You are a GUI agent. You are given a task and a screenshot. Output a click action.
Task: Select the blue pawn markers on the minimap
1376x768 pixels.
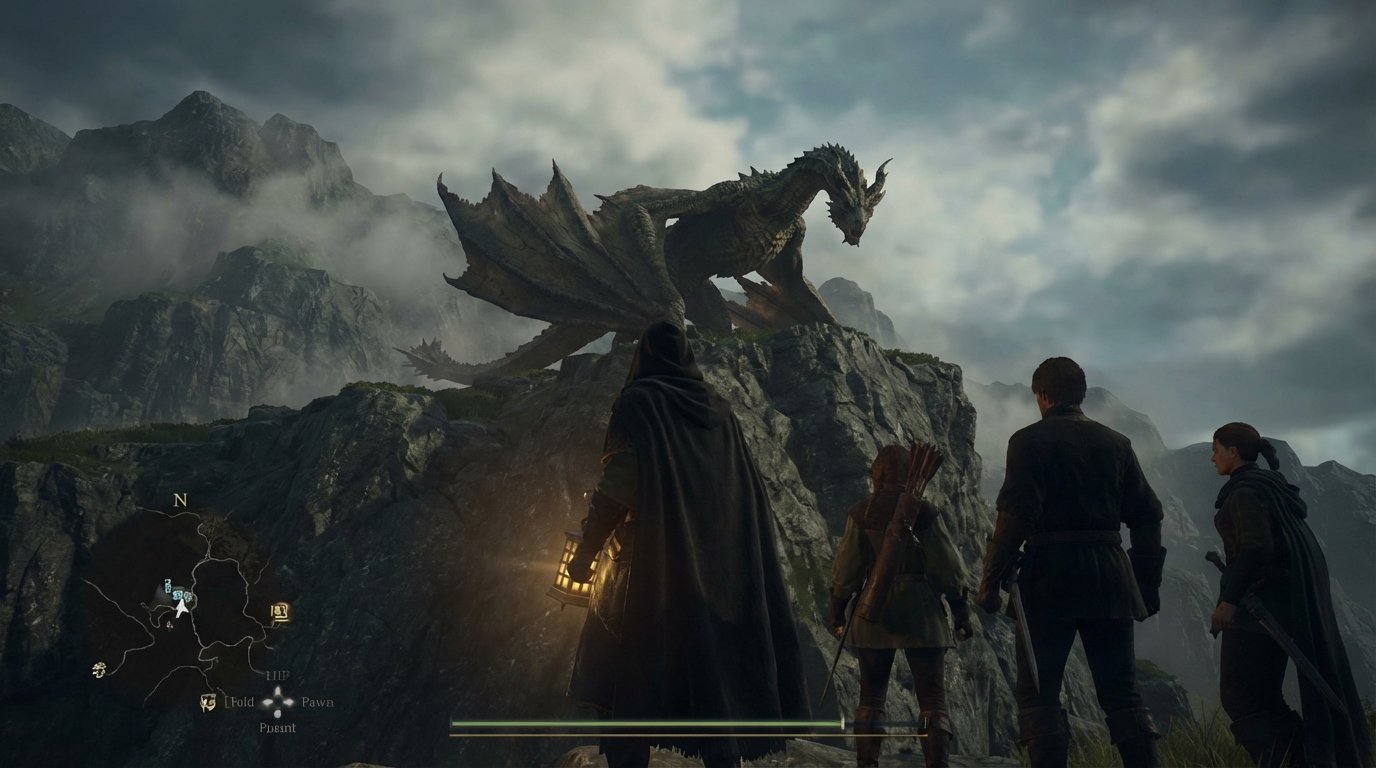[176, 591]
